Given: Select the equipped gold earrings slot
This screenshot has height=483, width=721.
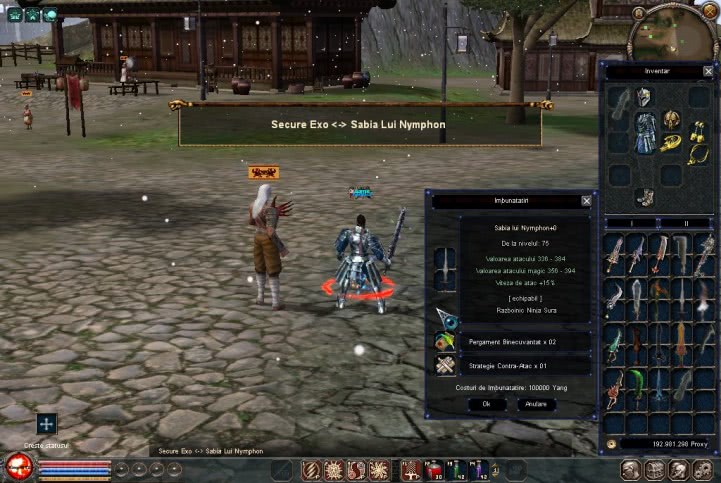Looking at the screenshot, I should pyautogui.click(x=695, y=128).
